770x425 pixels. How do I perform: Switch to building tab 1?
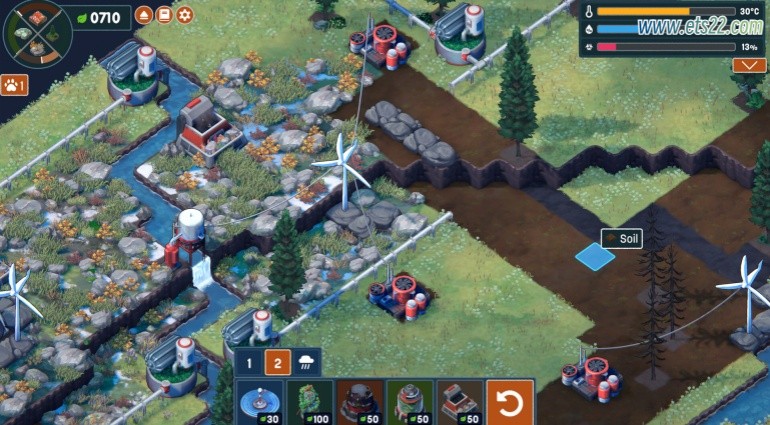(x=252, y=364)
